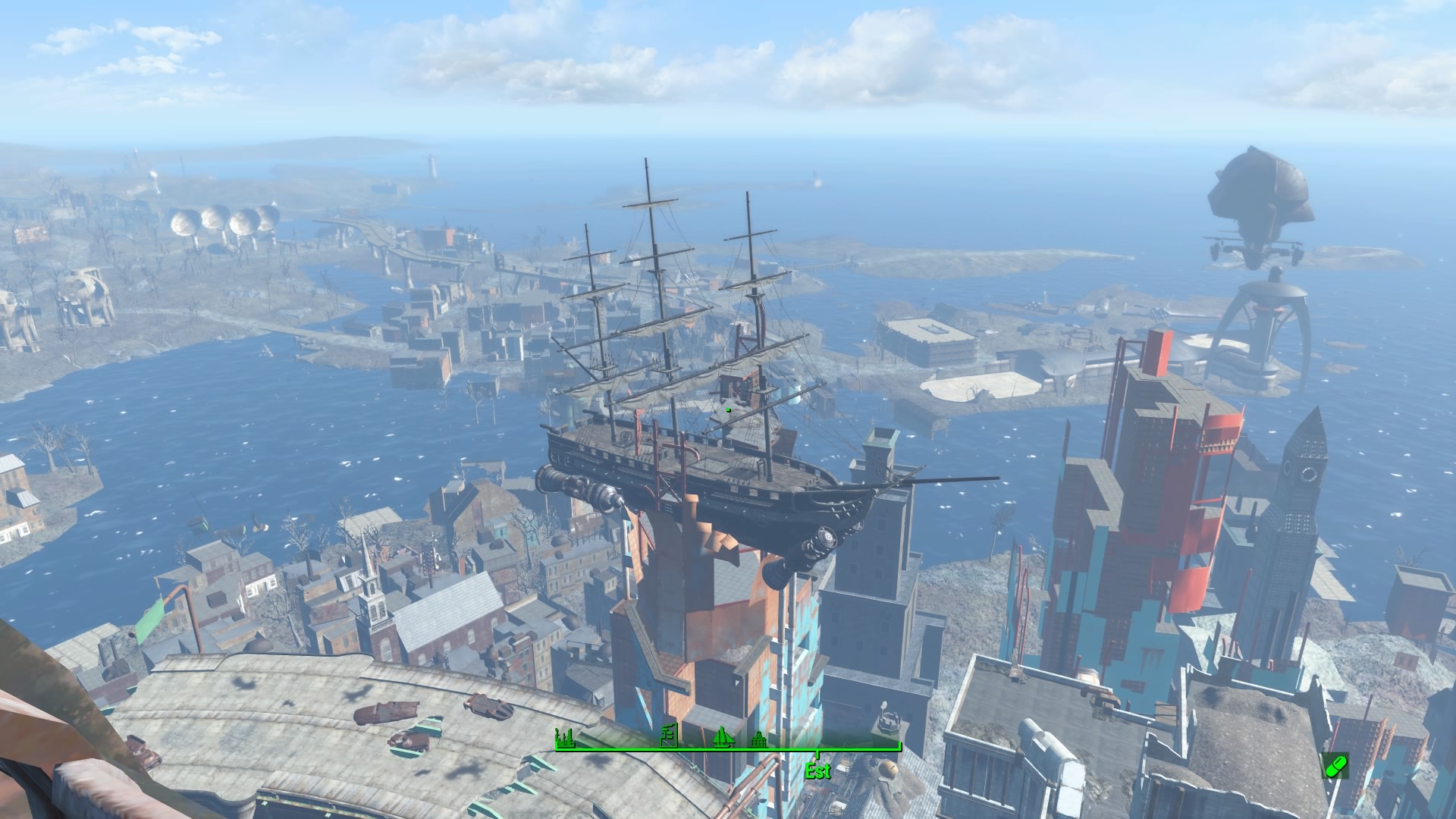Viewport: 1456px width, 819px height.
Task: Select the factory smokestacks compass marker
Action: coord(563,736)
